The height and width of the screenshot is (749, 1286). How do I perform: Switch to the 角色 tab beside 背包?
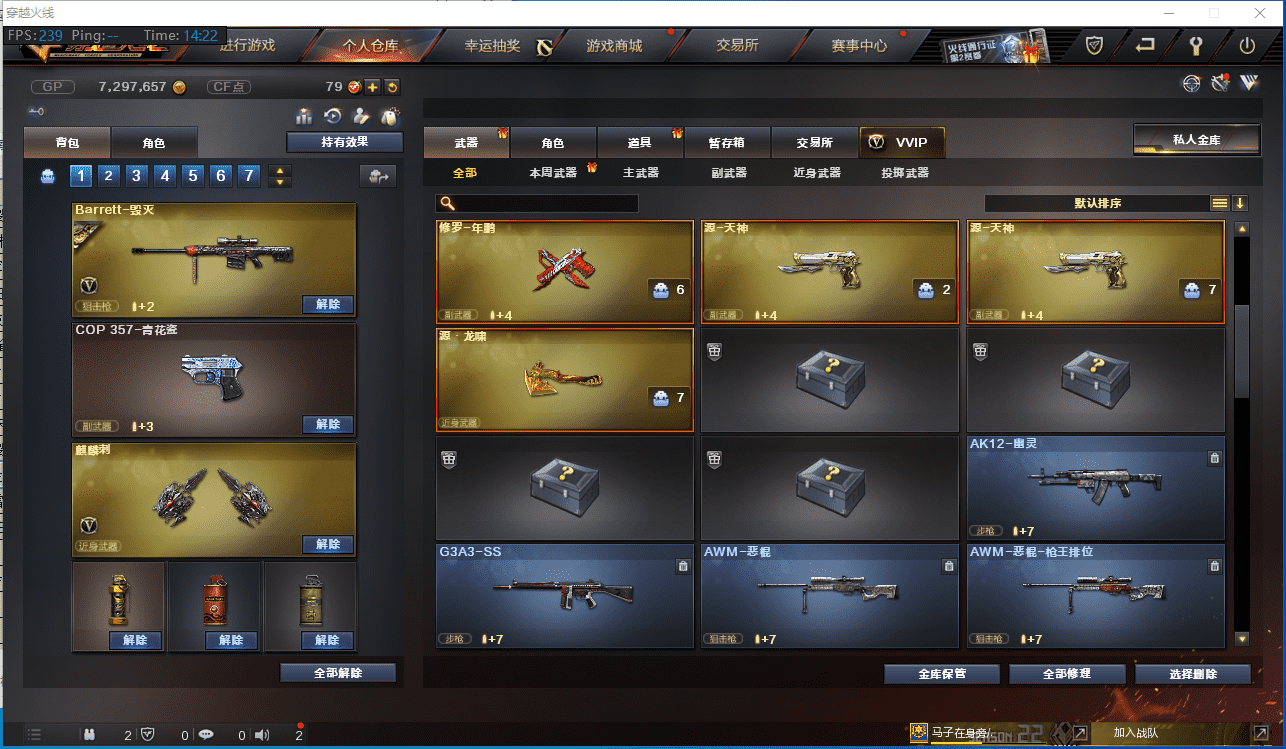point(153,143)
